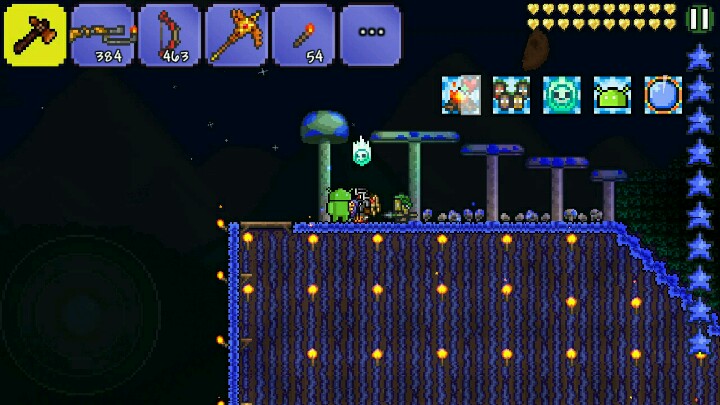Pick the torch stack of 54

coord(303,35)
